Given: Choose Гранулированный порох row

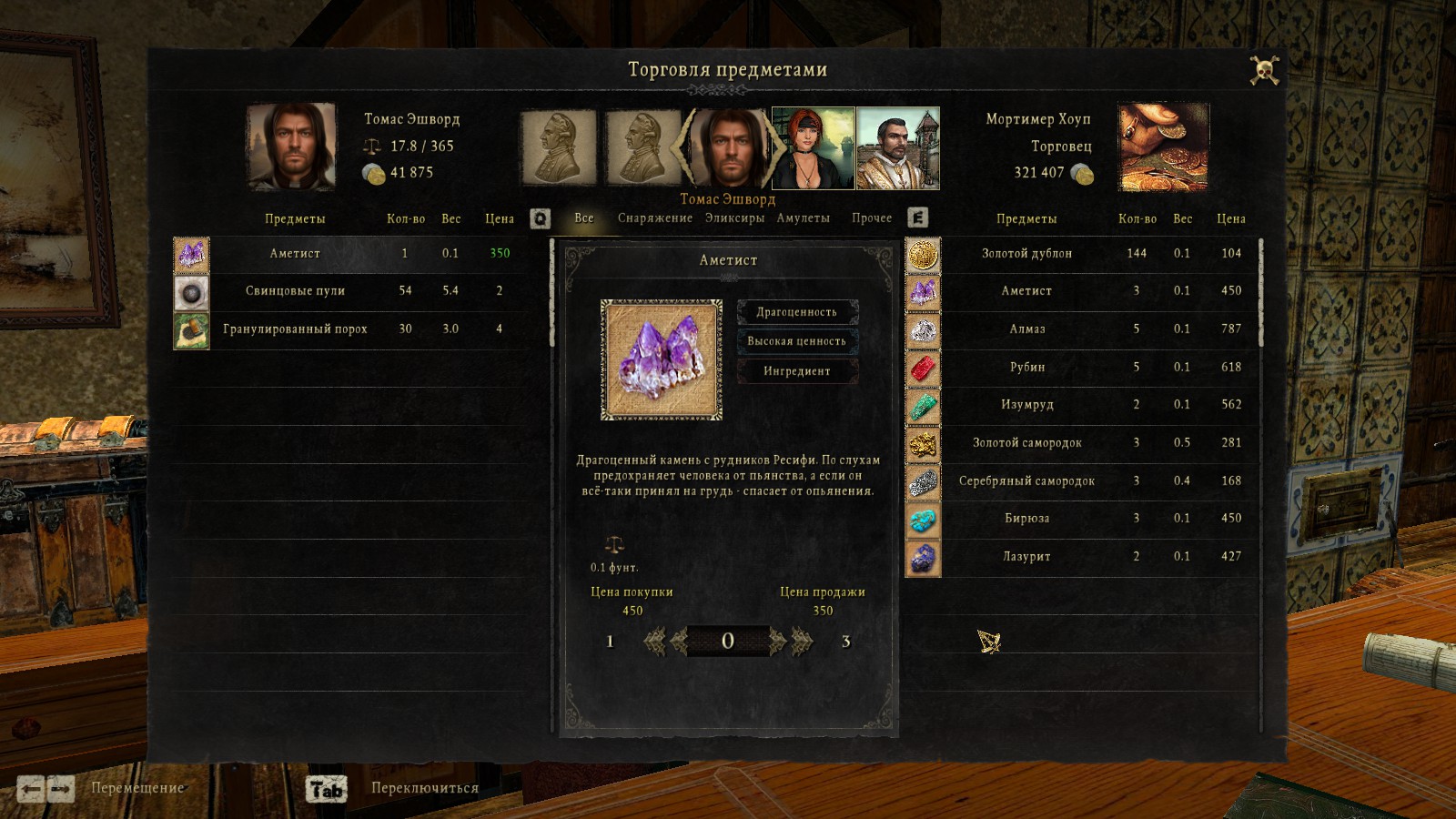Looking at the screenshot, I should click(295, 329).
